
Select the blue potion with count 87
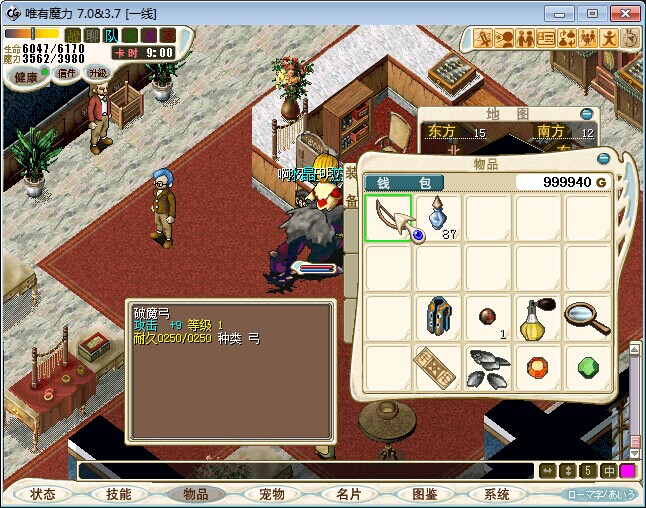438,218
